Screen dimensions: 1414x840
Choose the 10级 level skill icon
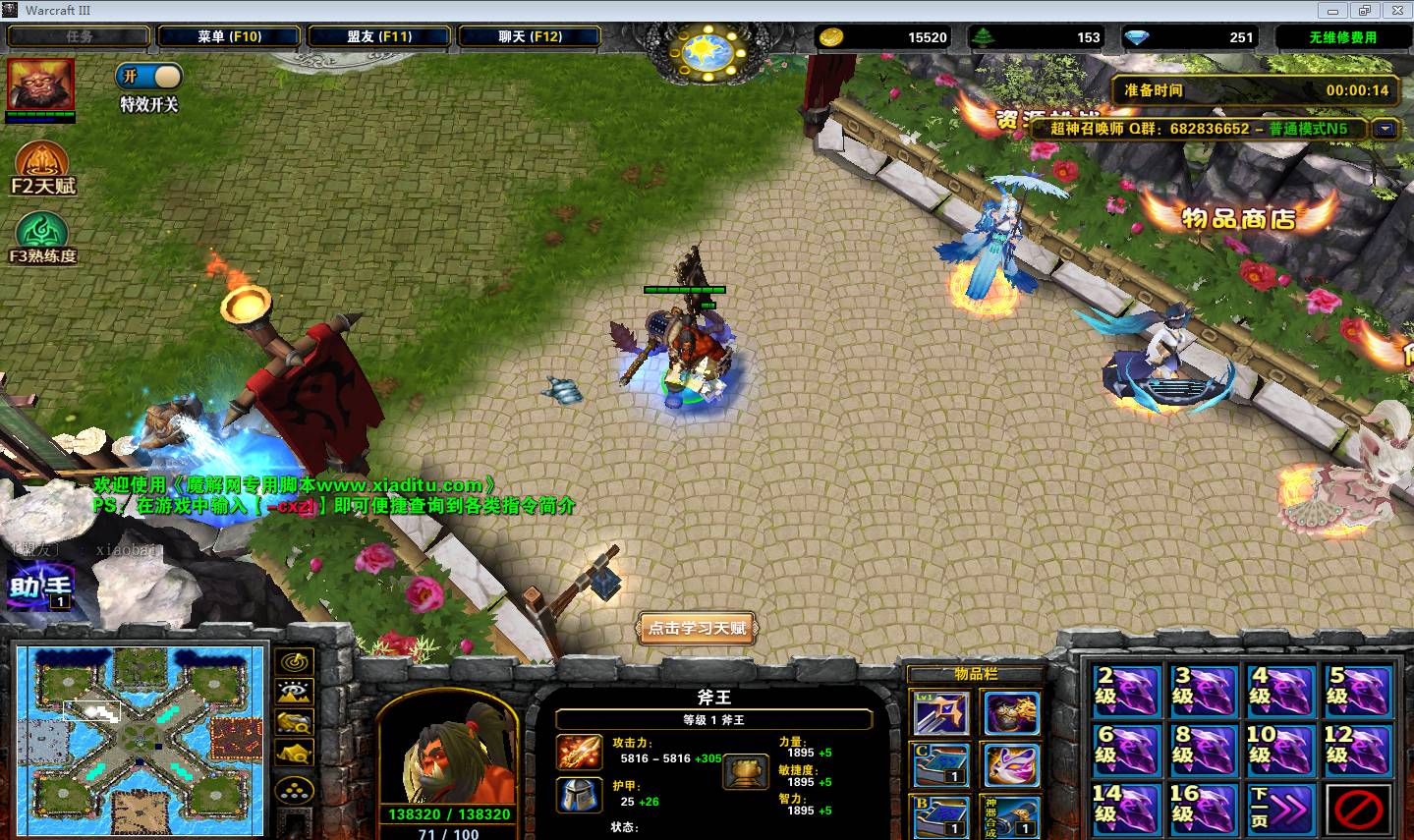1279,750
